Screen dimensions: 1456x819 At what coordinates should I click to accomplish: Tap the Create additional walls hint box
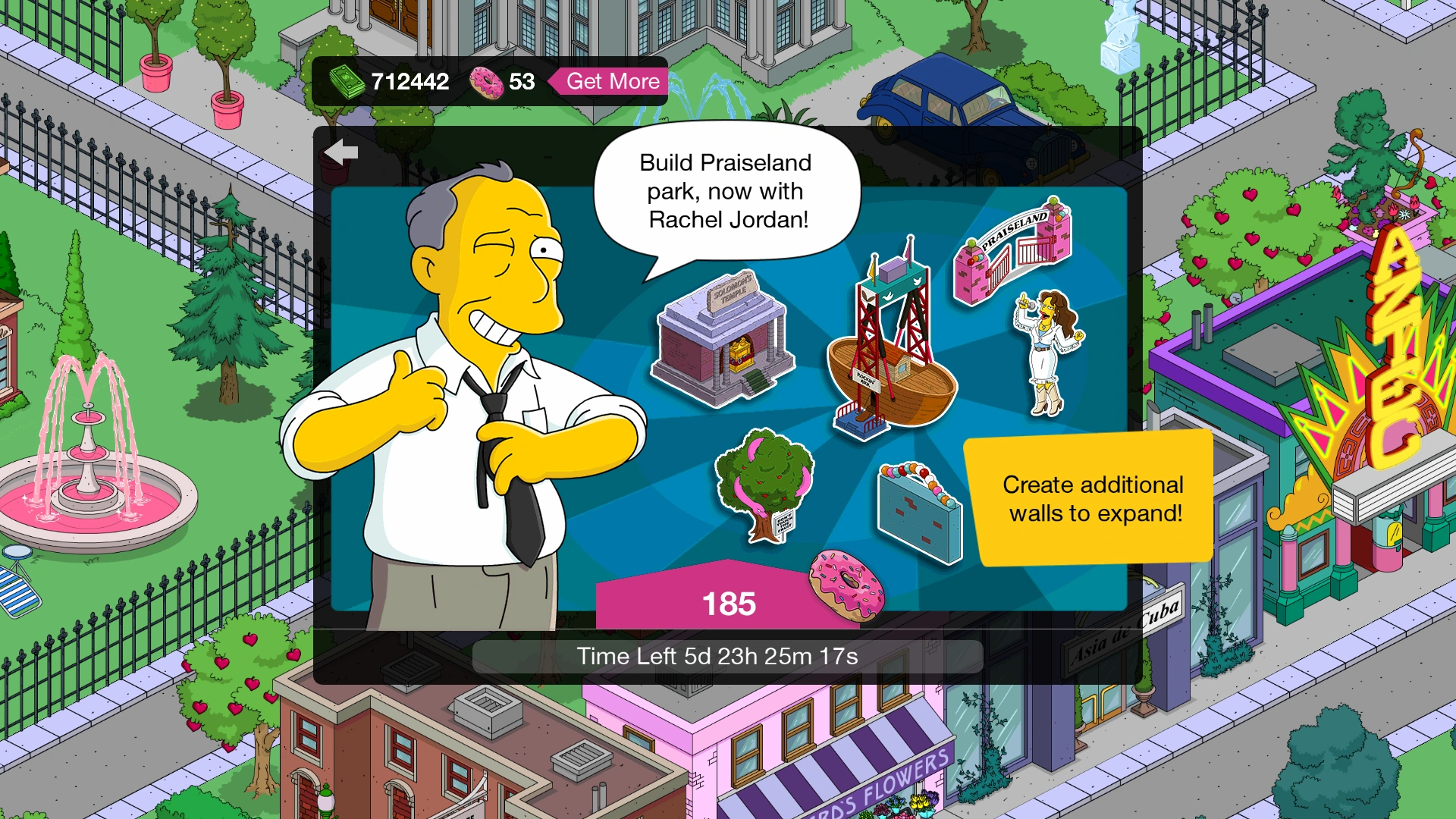(1092, 498)
